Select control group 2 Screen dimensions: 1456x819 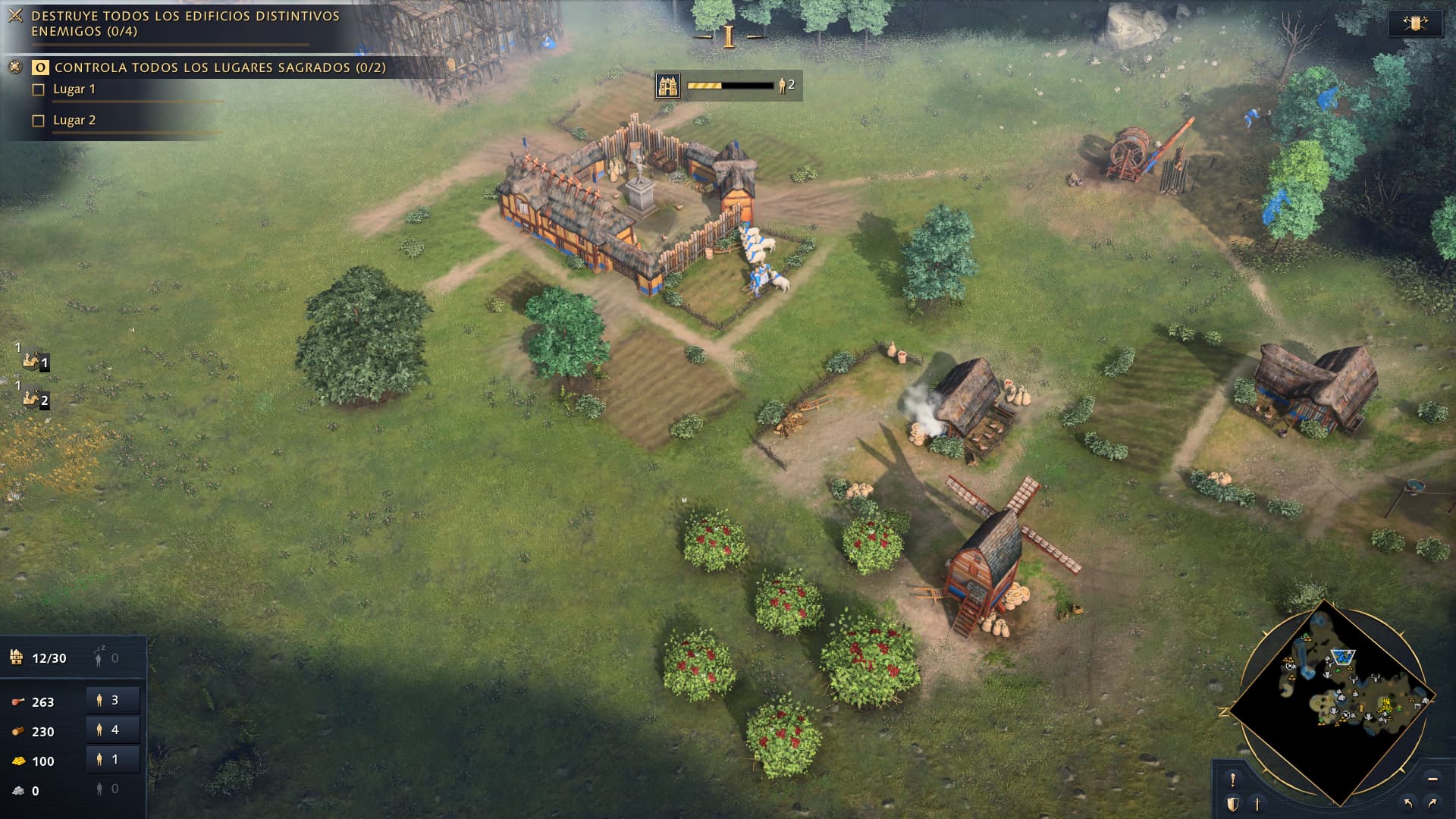(34, 398)
